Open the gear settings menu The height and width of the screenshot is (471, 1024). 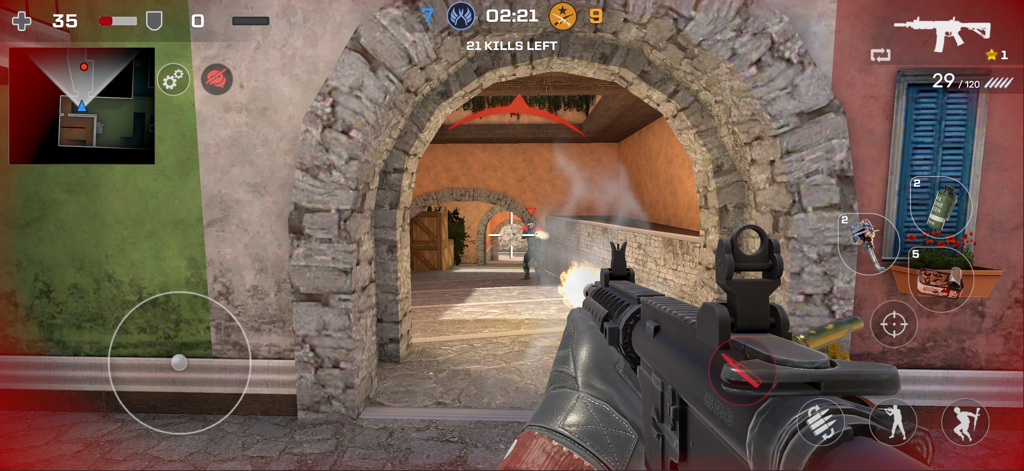174,79
